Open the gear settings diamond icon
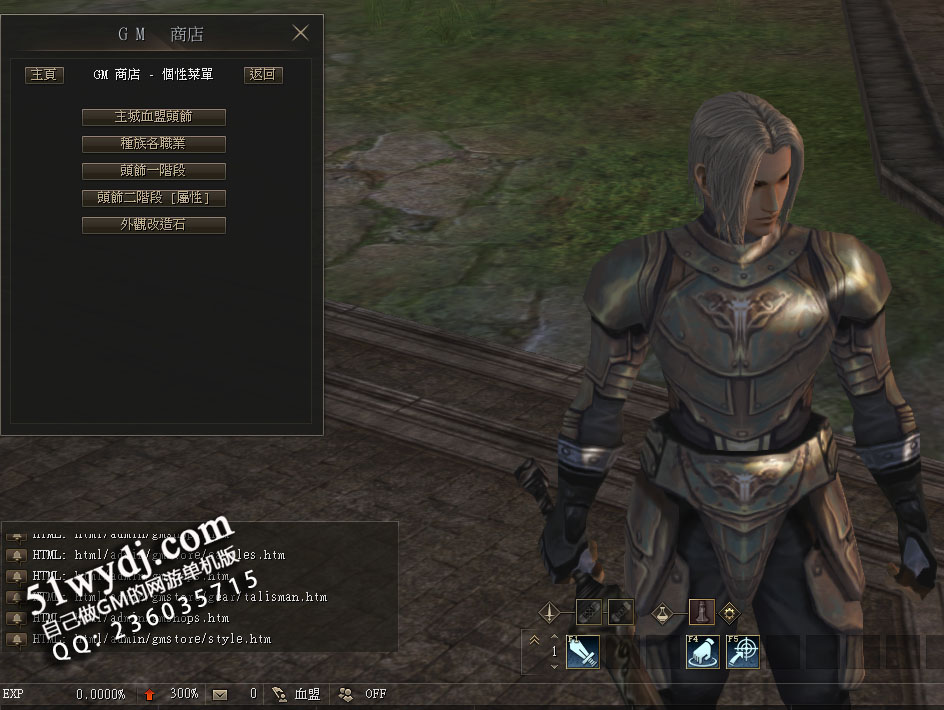The width and height of the screenshot is (944, 710). coord(729,611)
